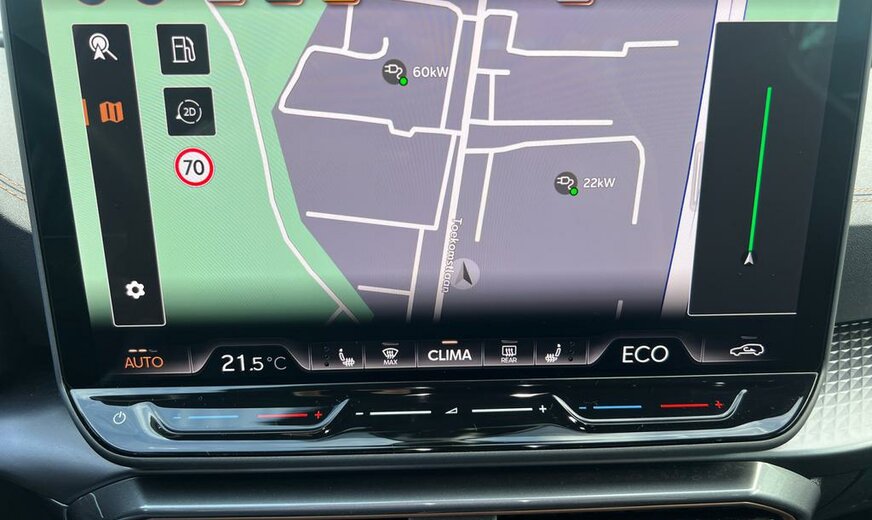872x520 pixels.
Task: Turn on MAX windshield defrost
Action: [389, 354]
